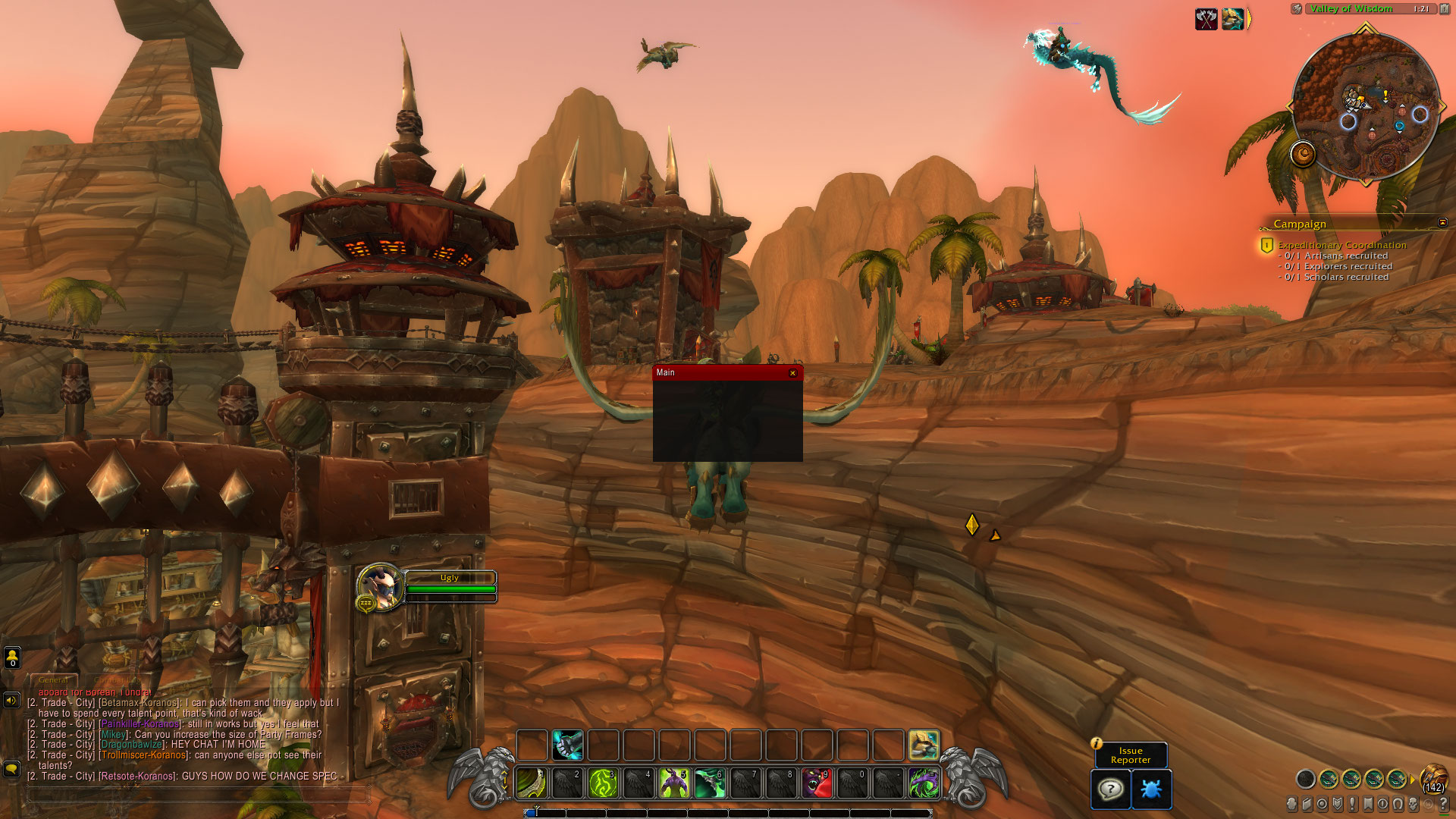
Task: Use the golden mount ability slot
Action: pyautogui.click(x=924, y=745)
